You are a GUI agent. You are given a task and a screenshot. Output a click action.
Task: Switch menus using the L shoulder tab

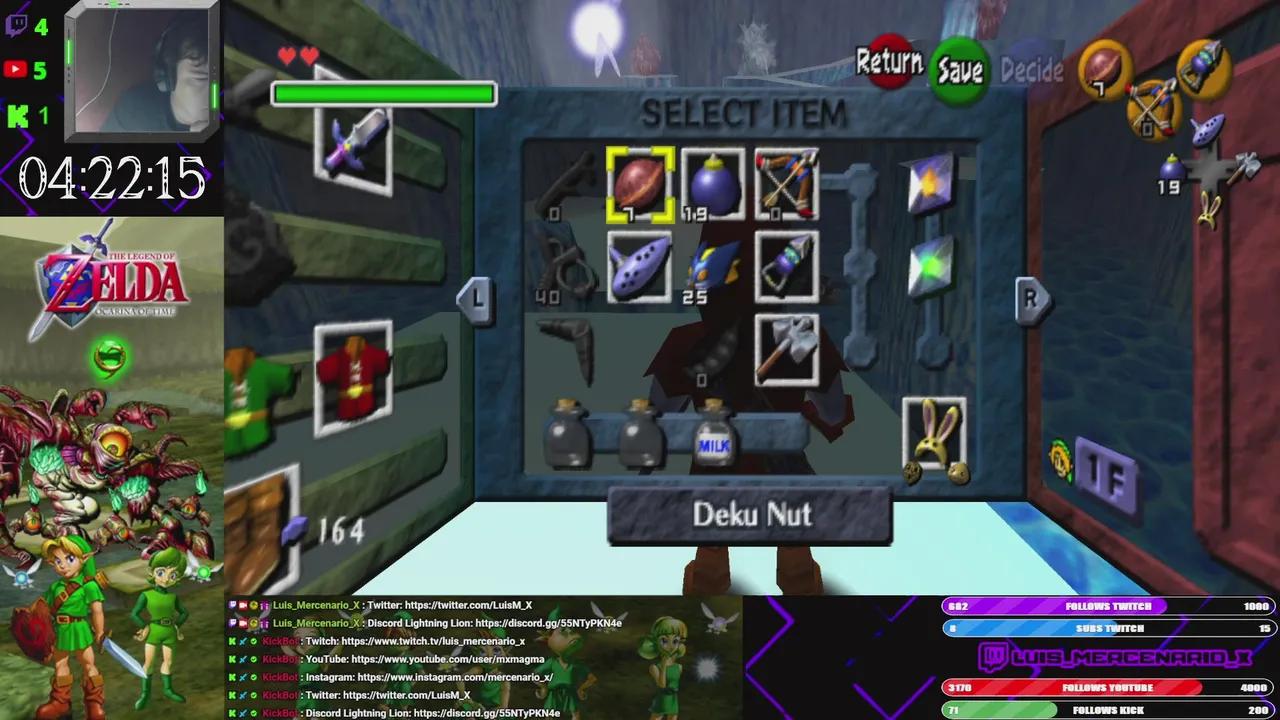pos(475,300)
